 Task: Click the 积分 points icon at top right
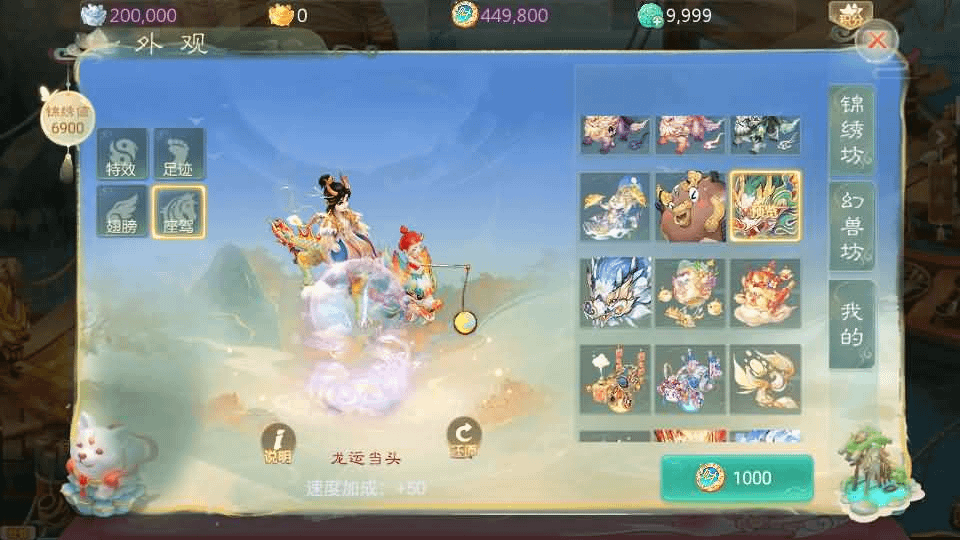(x=850, y=15)
